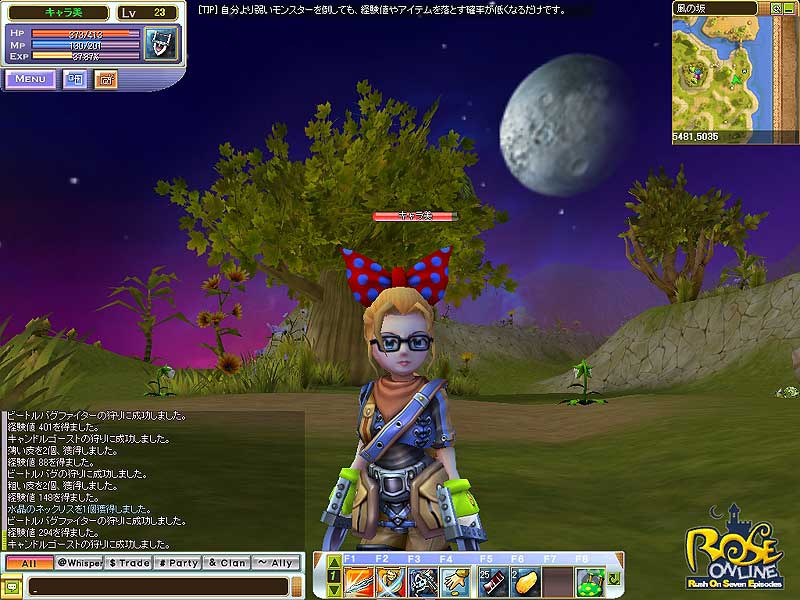This screenshot has width=800, height=600.
Task: Zoom the minimap with the magnifier button
Action: coord(776,8)
